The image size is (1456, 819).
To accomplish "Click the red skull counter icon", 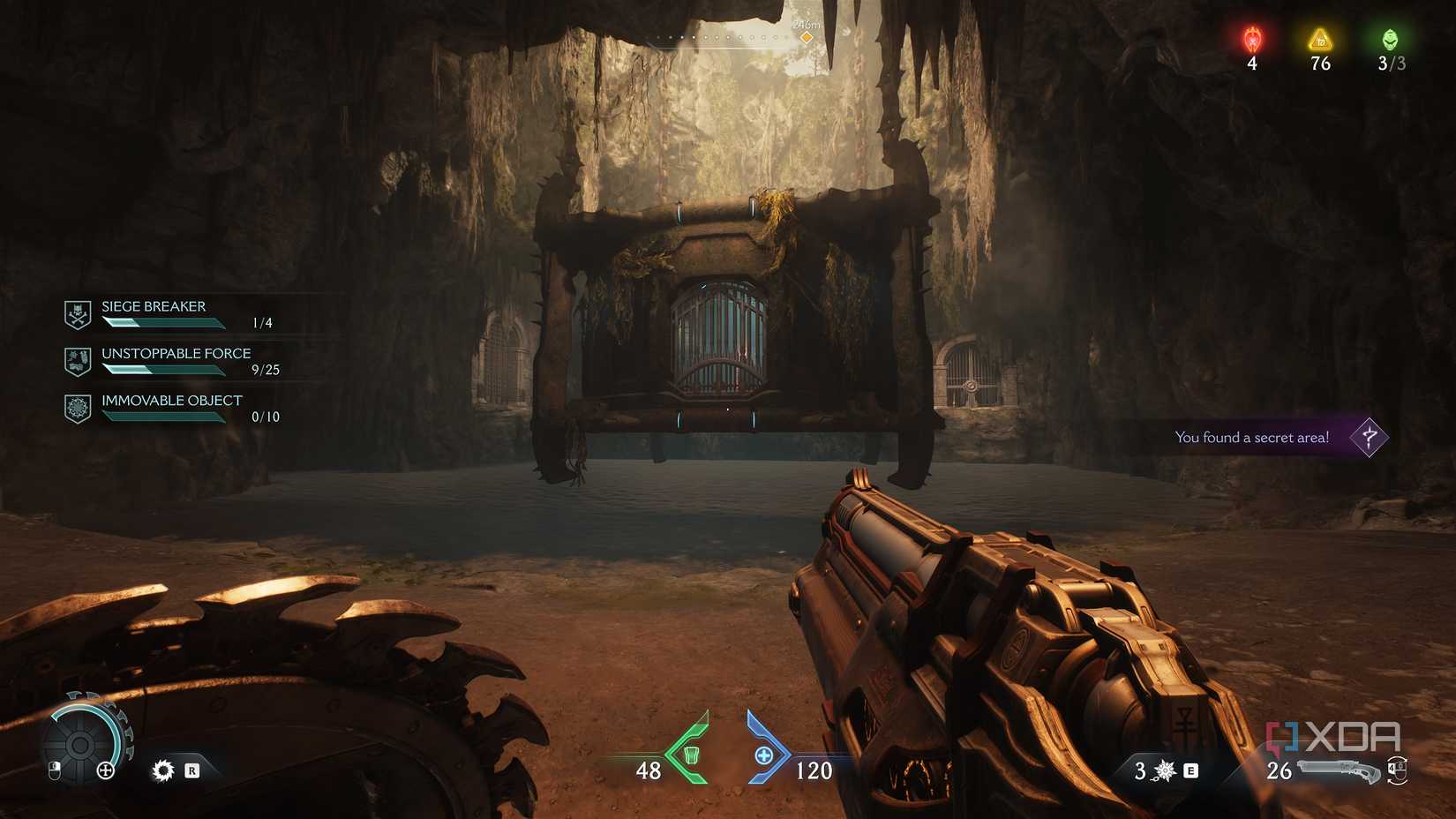I will coord(1252,39).
